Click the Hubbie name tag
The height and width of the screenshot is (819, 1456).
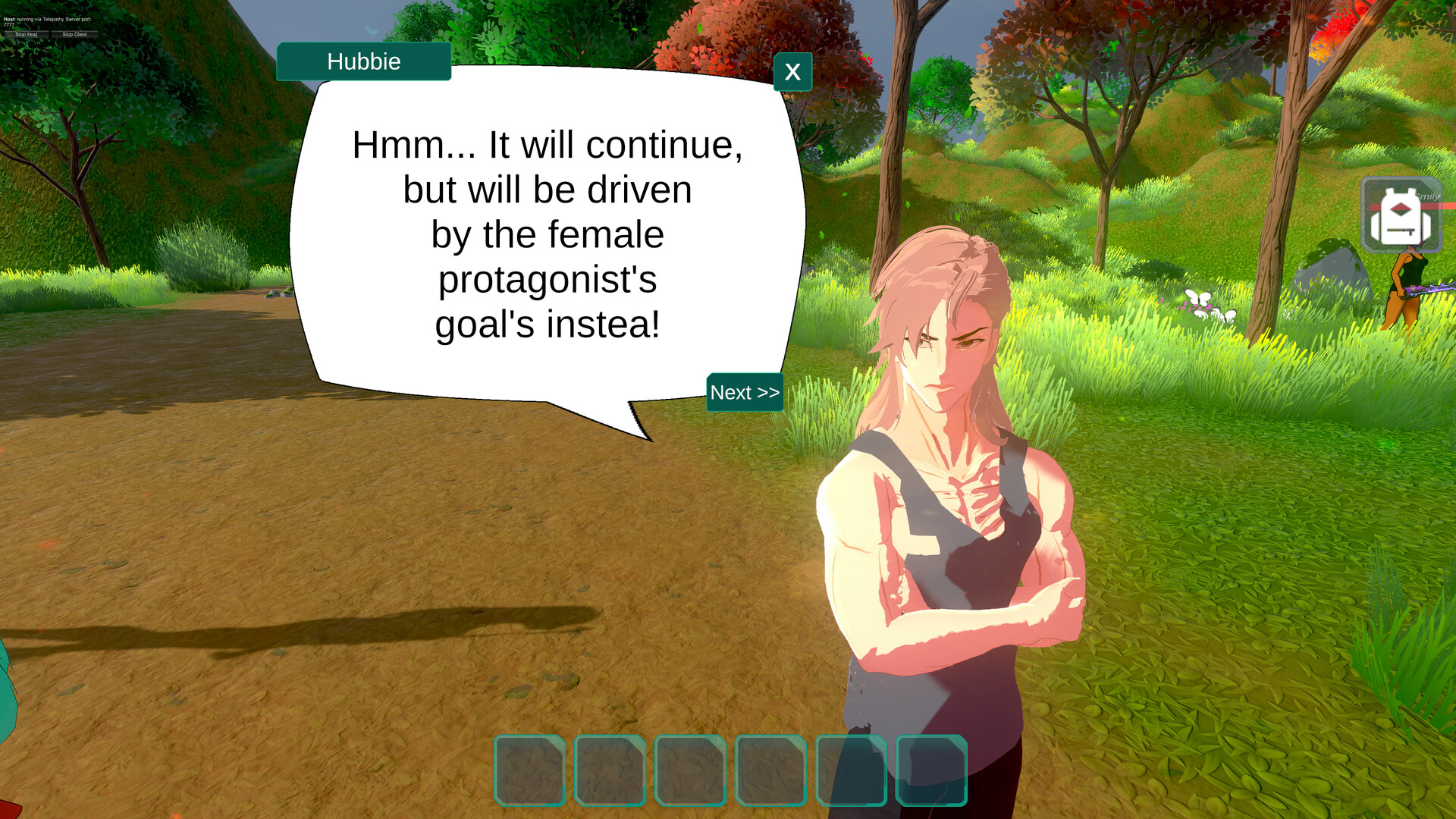click(x=363, y=62)
